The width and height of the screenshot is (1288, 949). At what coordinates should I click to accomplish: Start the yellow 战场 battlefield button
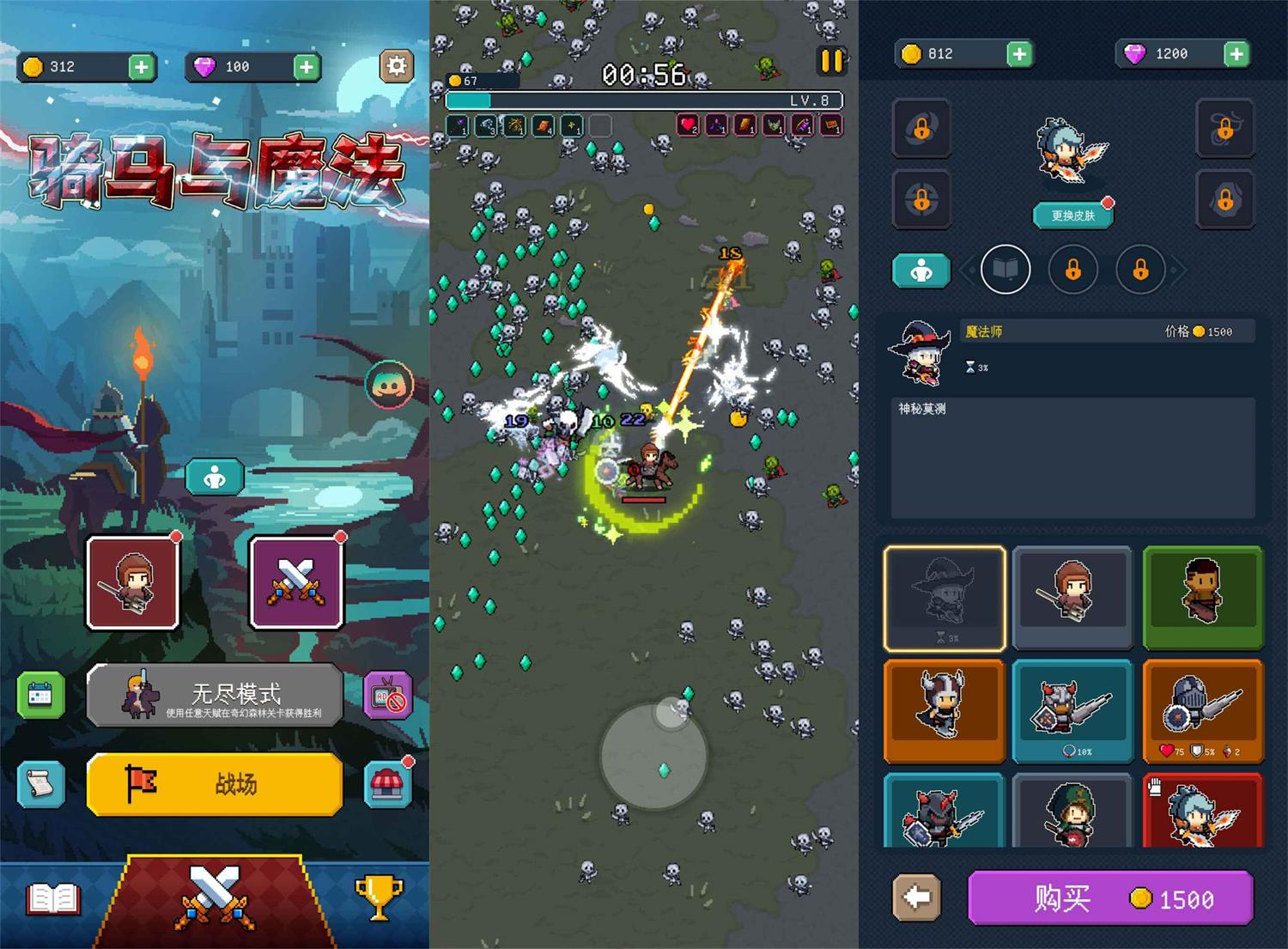(215, 783)
